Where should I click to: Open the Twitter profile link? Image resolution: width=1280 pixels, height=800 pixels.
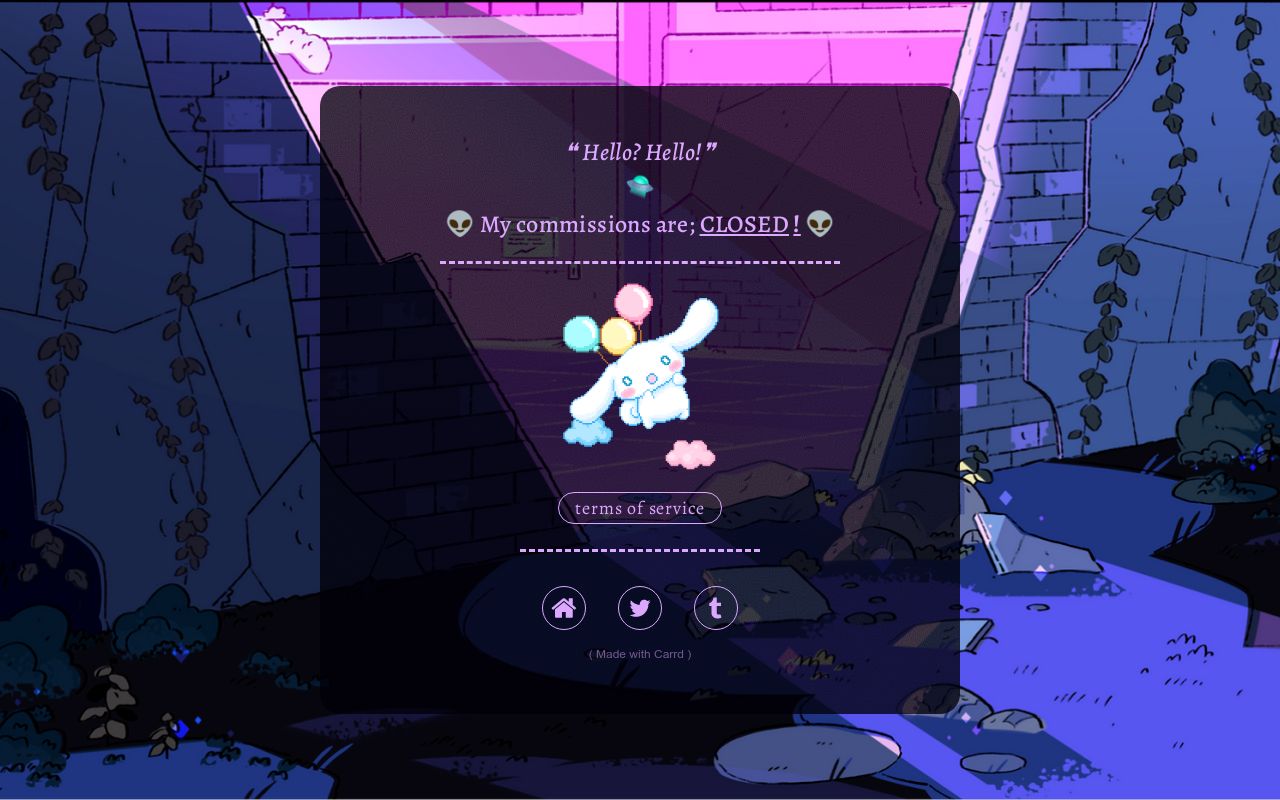click(640, 608)
